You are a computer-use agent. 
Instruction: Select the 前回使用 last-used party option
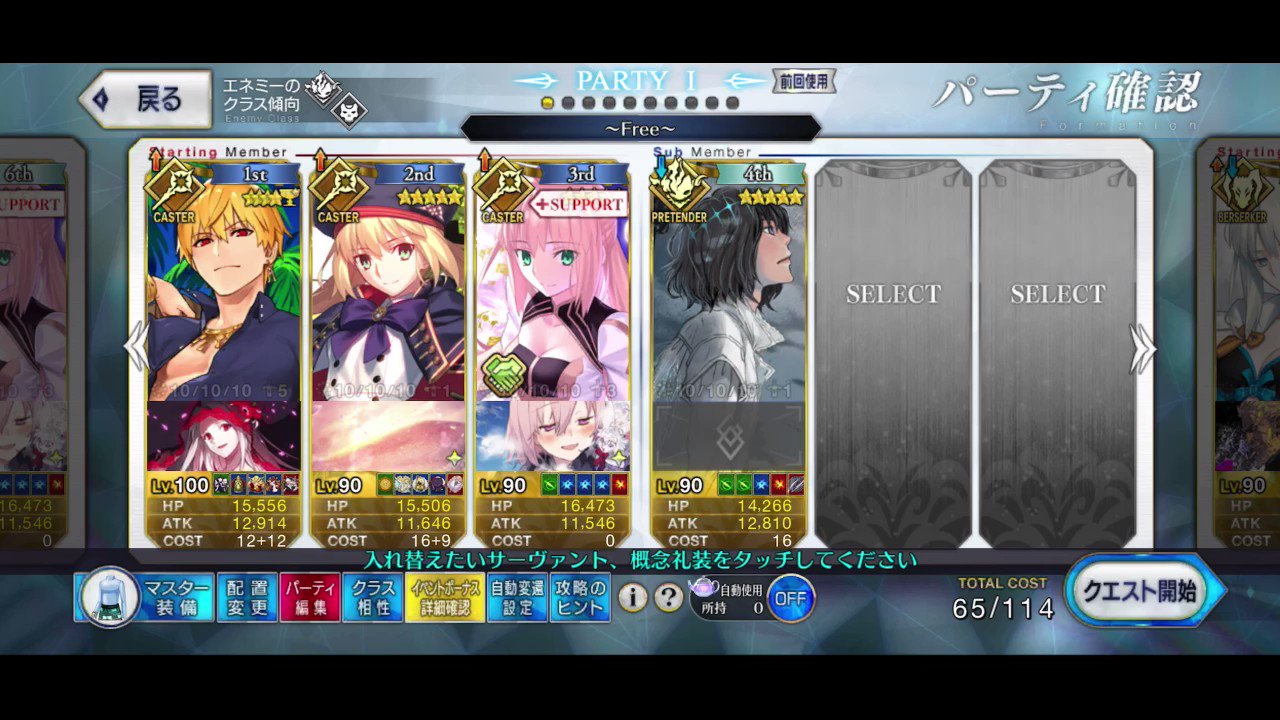806,82
